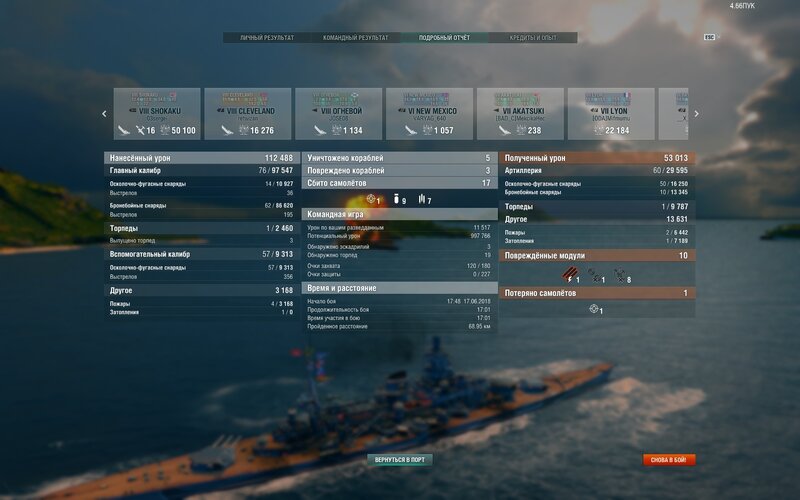
Task: Show previous ships with the left arrow
Action: [104, 114]
